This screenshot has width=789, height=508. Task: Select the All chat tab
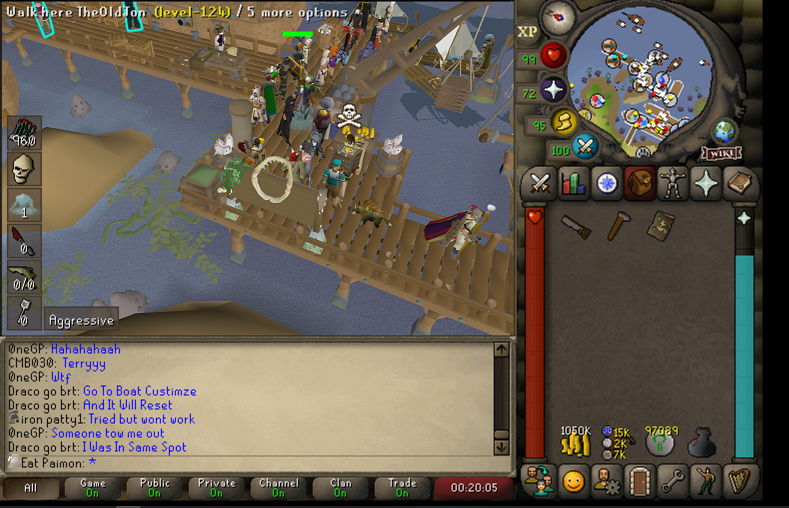tap(30, 488)
